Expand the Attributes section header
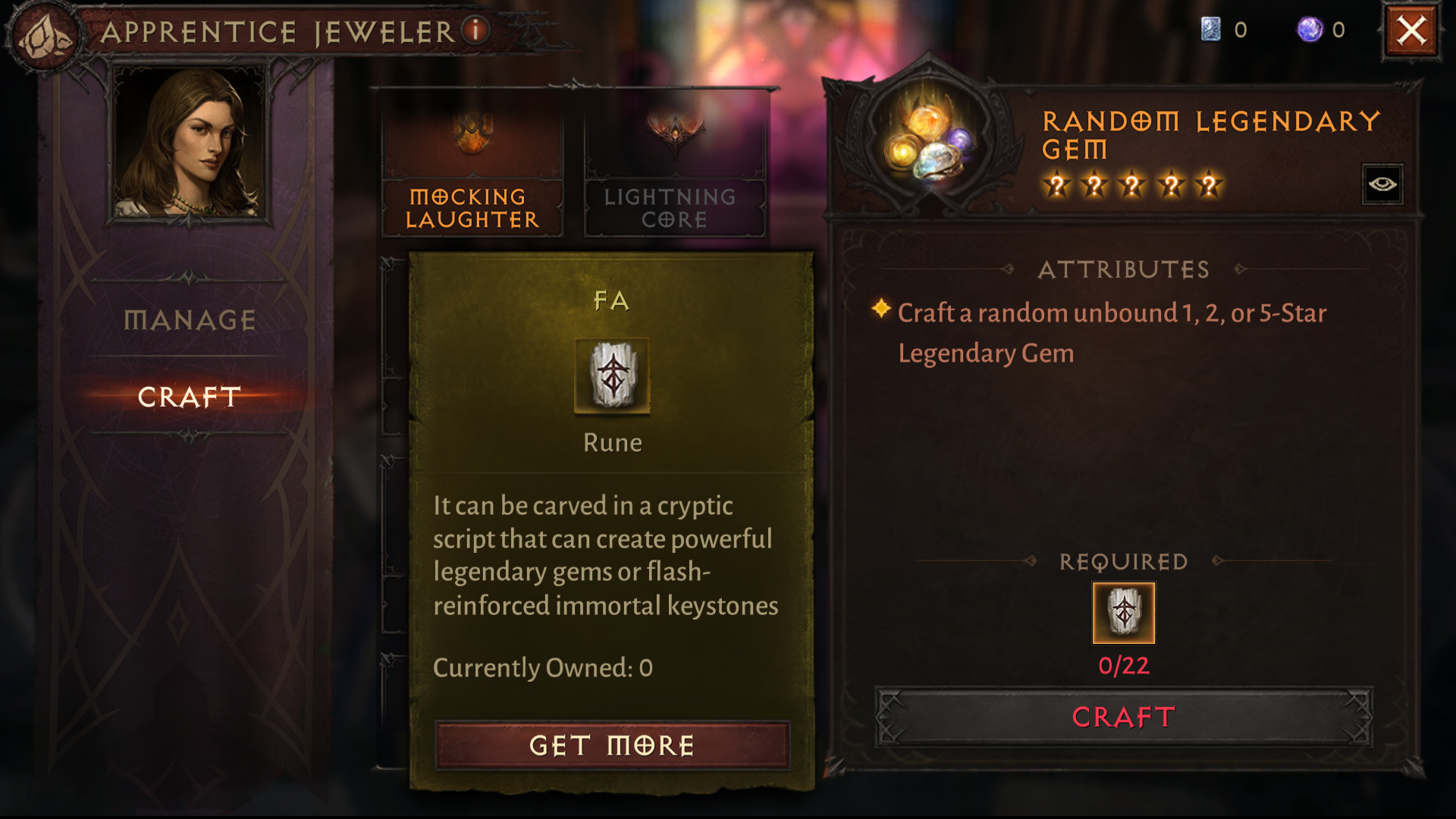The width and height of the screenshot is (1456, 819). [x=1123, y=269]
